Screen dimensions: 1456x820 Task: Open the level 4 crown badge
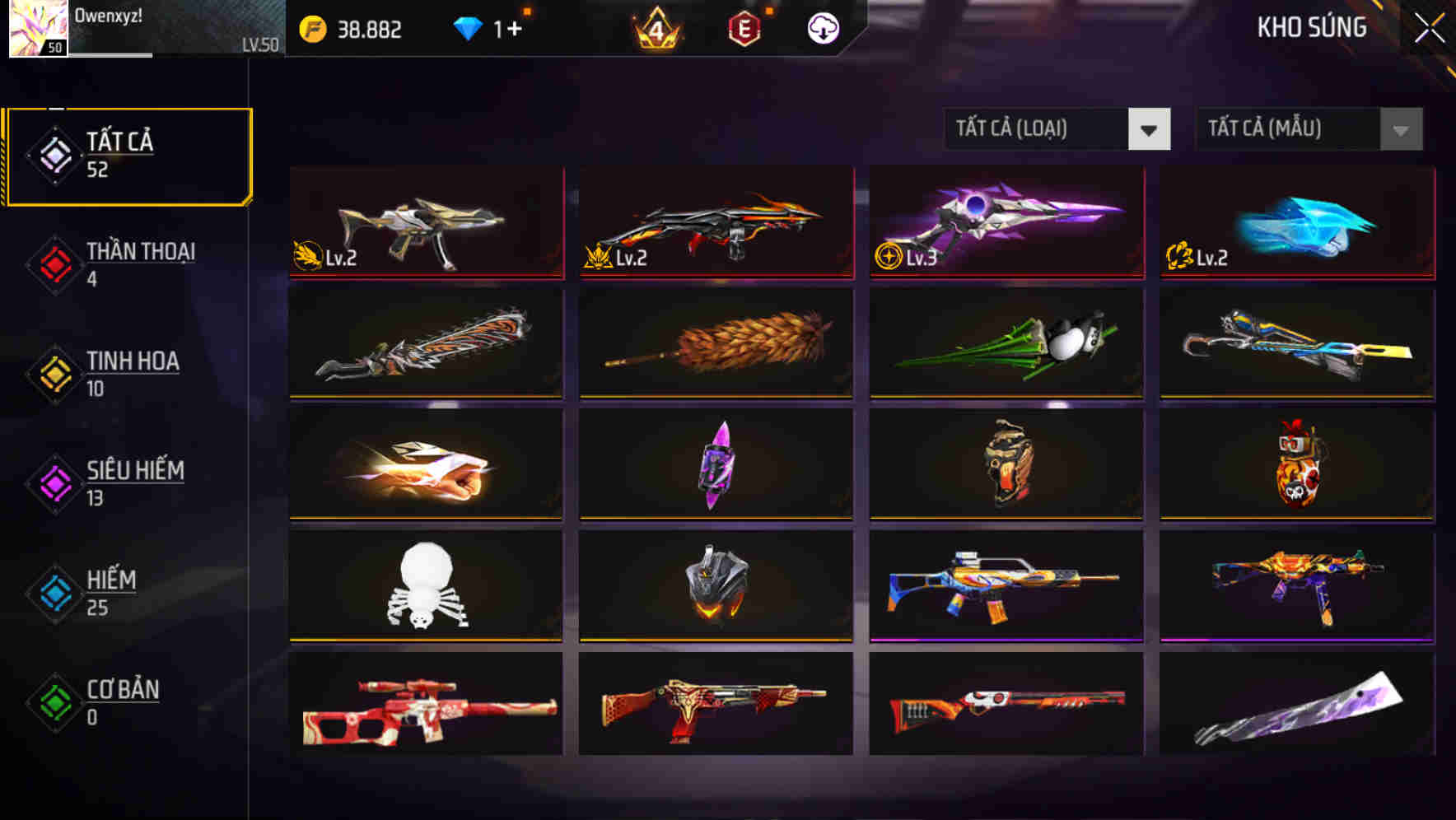656,27
